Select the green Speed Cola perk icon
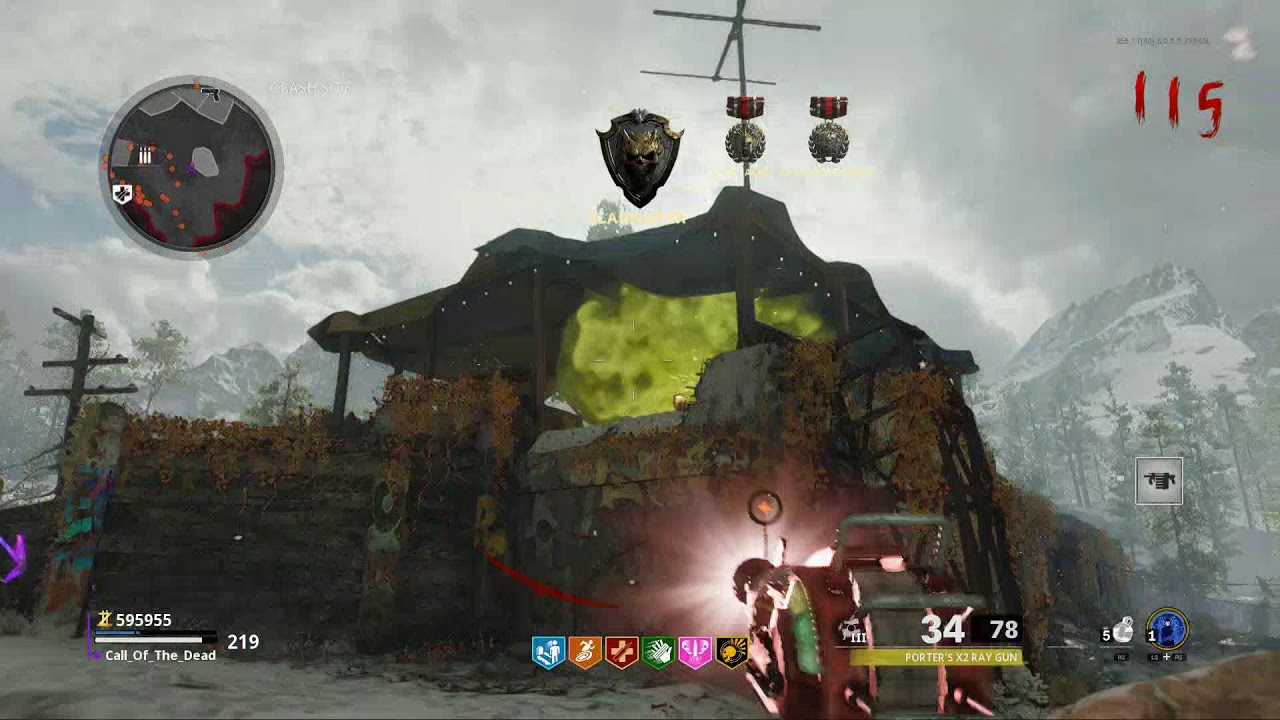Screen dimensions: 1280x720 (x=658, y=653)
